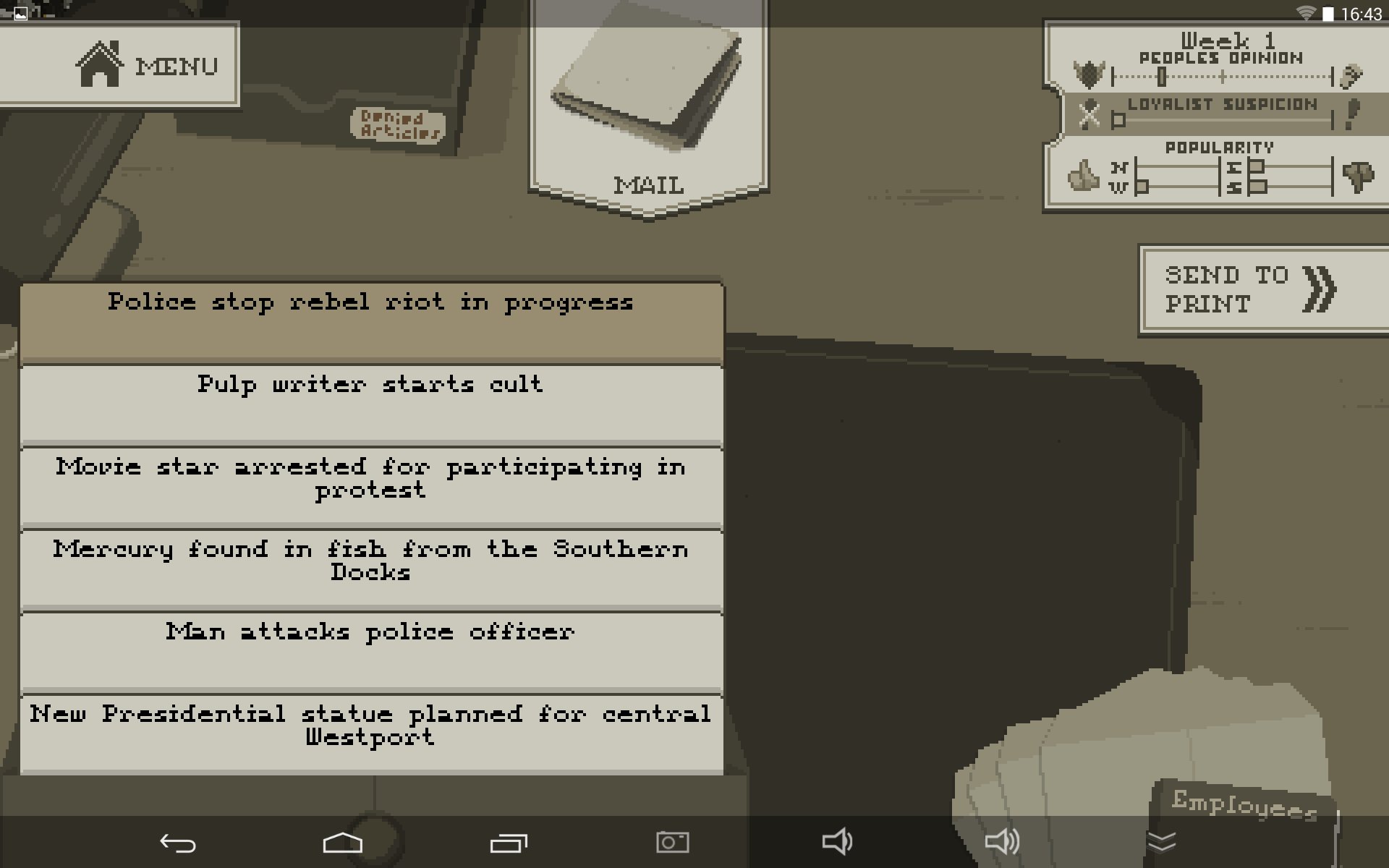The image size is (1389, 868).
Task: Choose 'Man attacks police officer' article
Action: point(371,650)
